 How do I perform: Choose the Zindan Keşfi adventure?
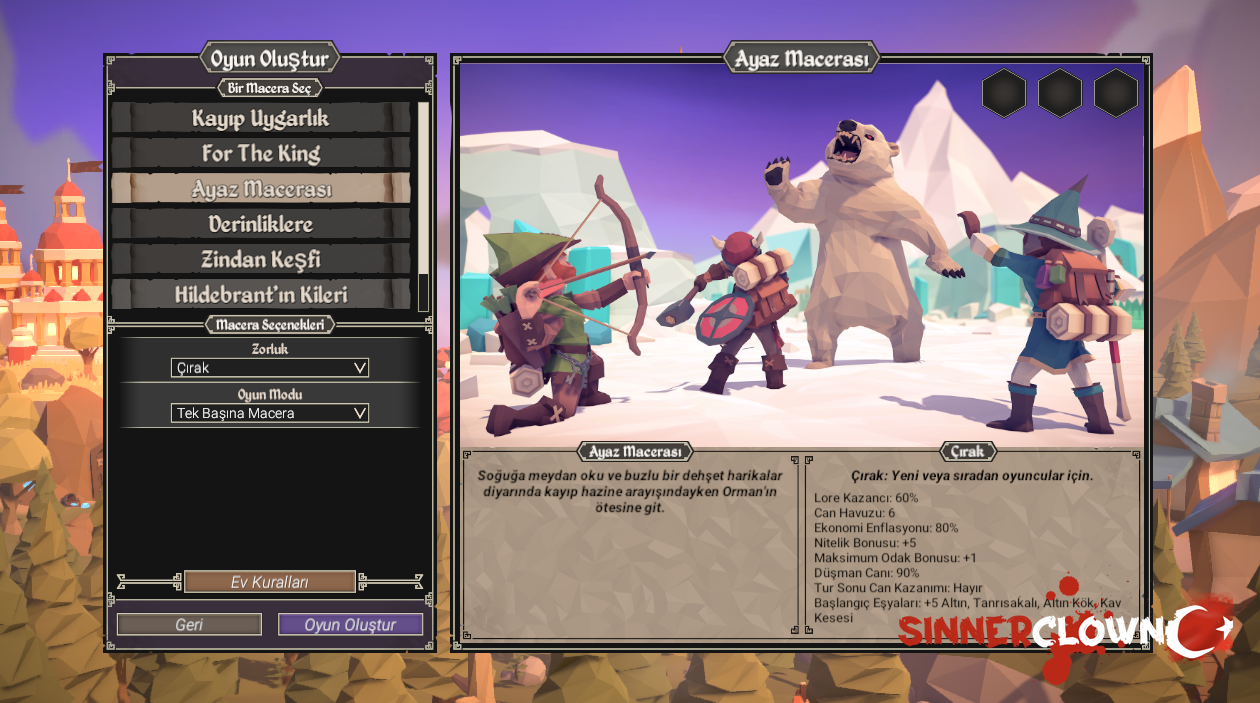pos(260,259)
